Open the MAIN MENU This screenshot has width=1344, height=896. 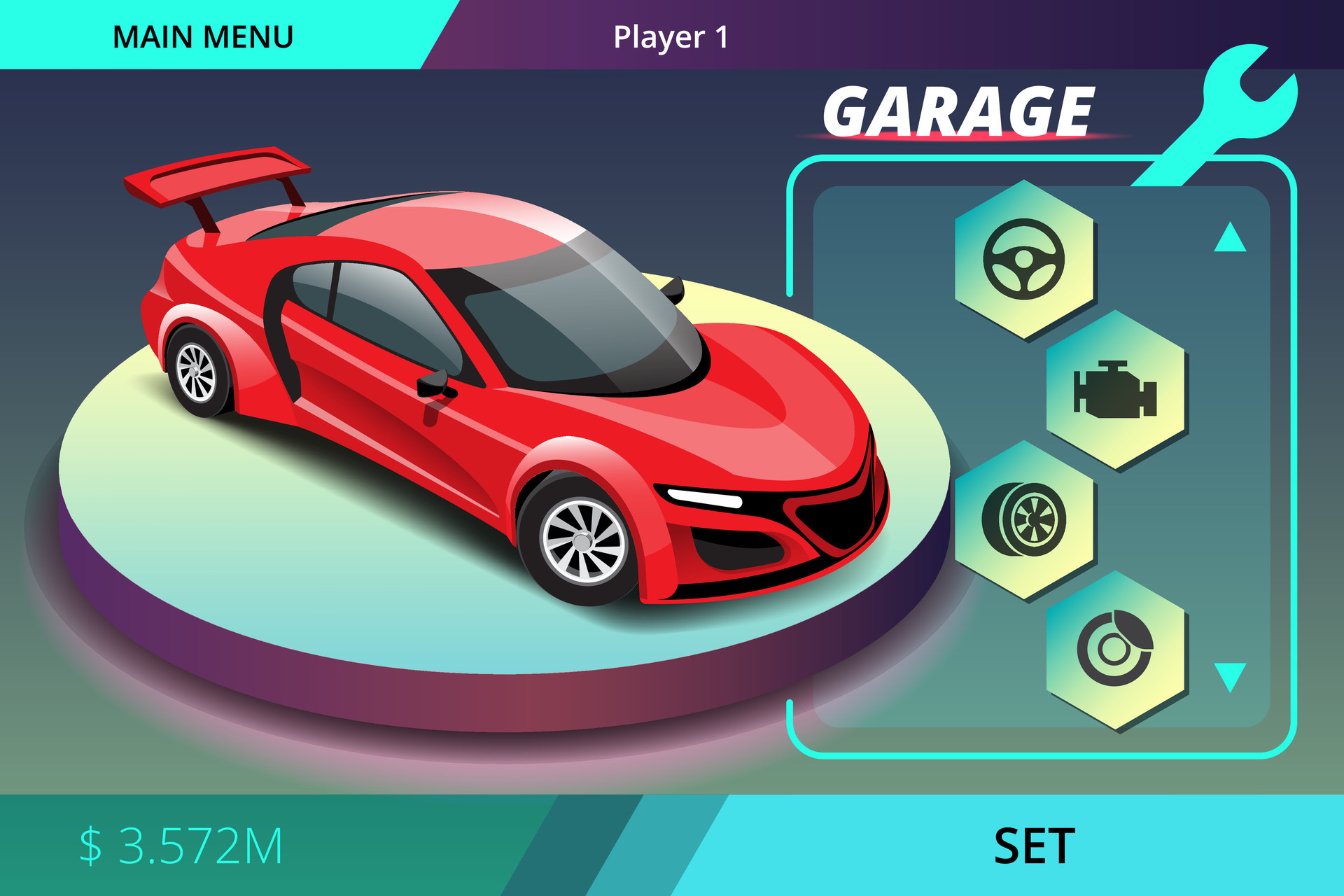point(203,34)
